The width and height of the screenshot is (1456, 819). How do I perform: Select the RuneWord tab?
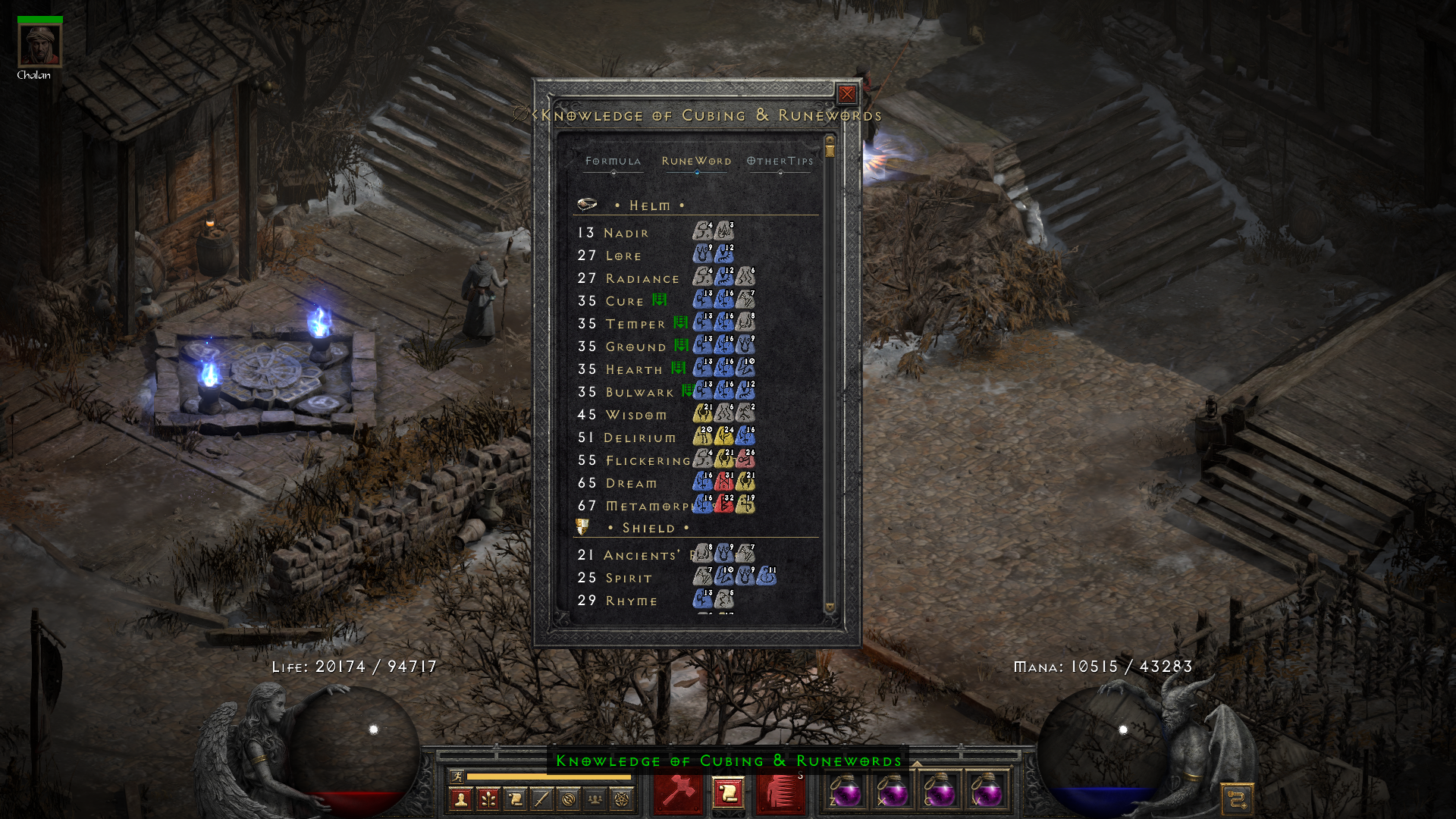696,161
